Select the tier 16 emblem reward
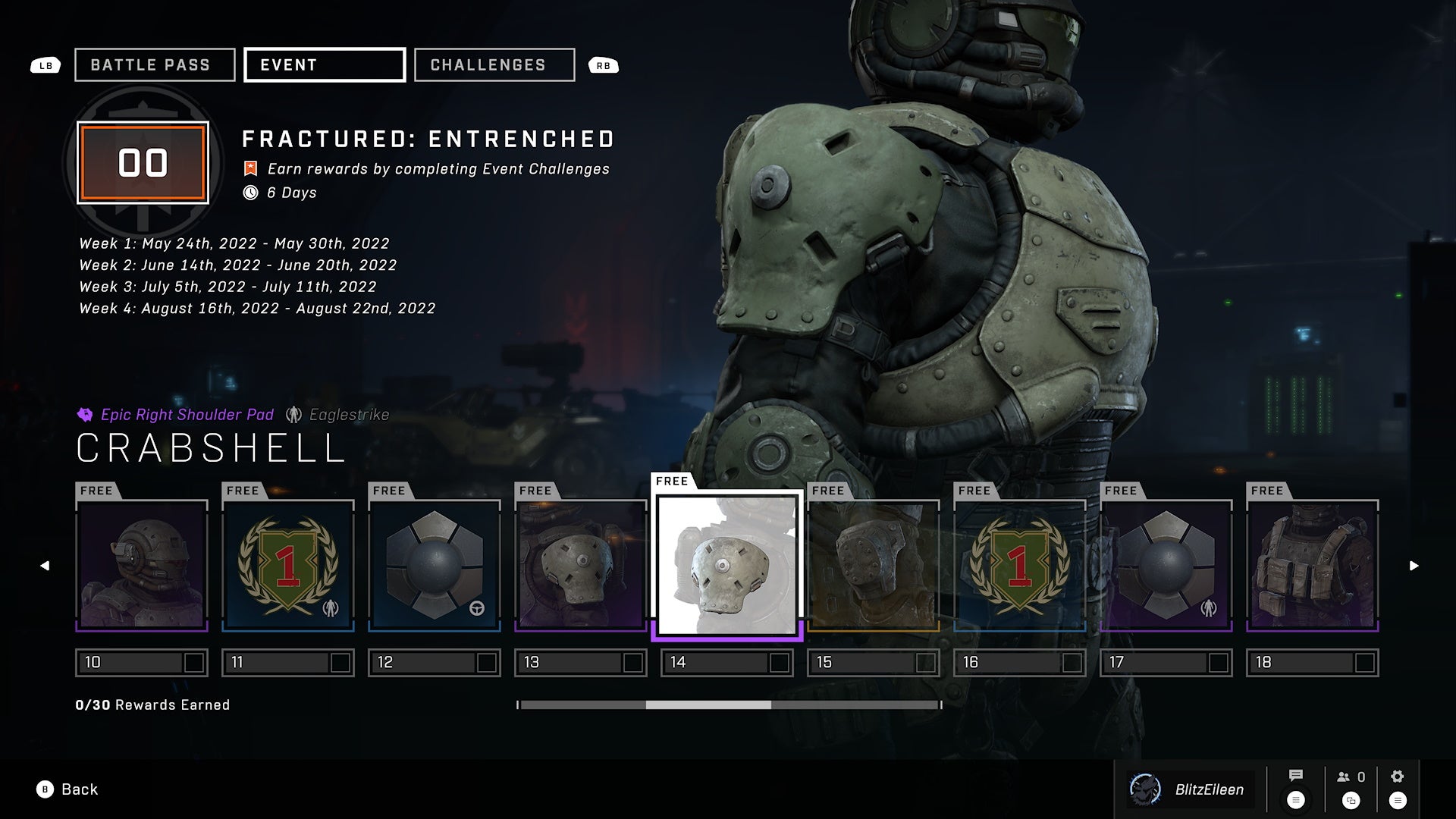Image resolution: width=1456 pixels, height=819 pixels. (x=1020, y=566)
